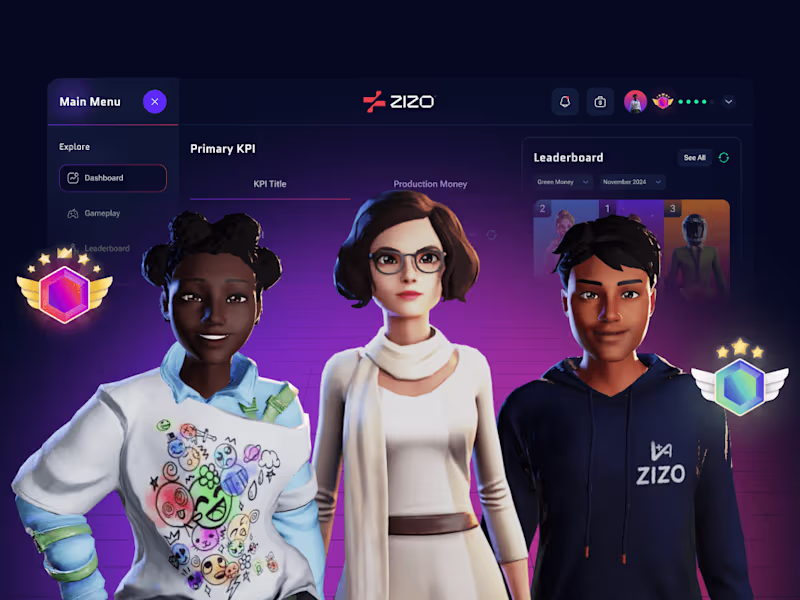Click See All on the Leaderboard
The width and height of the screenshot is (800, 600).
[x=694, y=157]
